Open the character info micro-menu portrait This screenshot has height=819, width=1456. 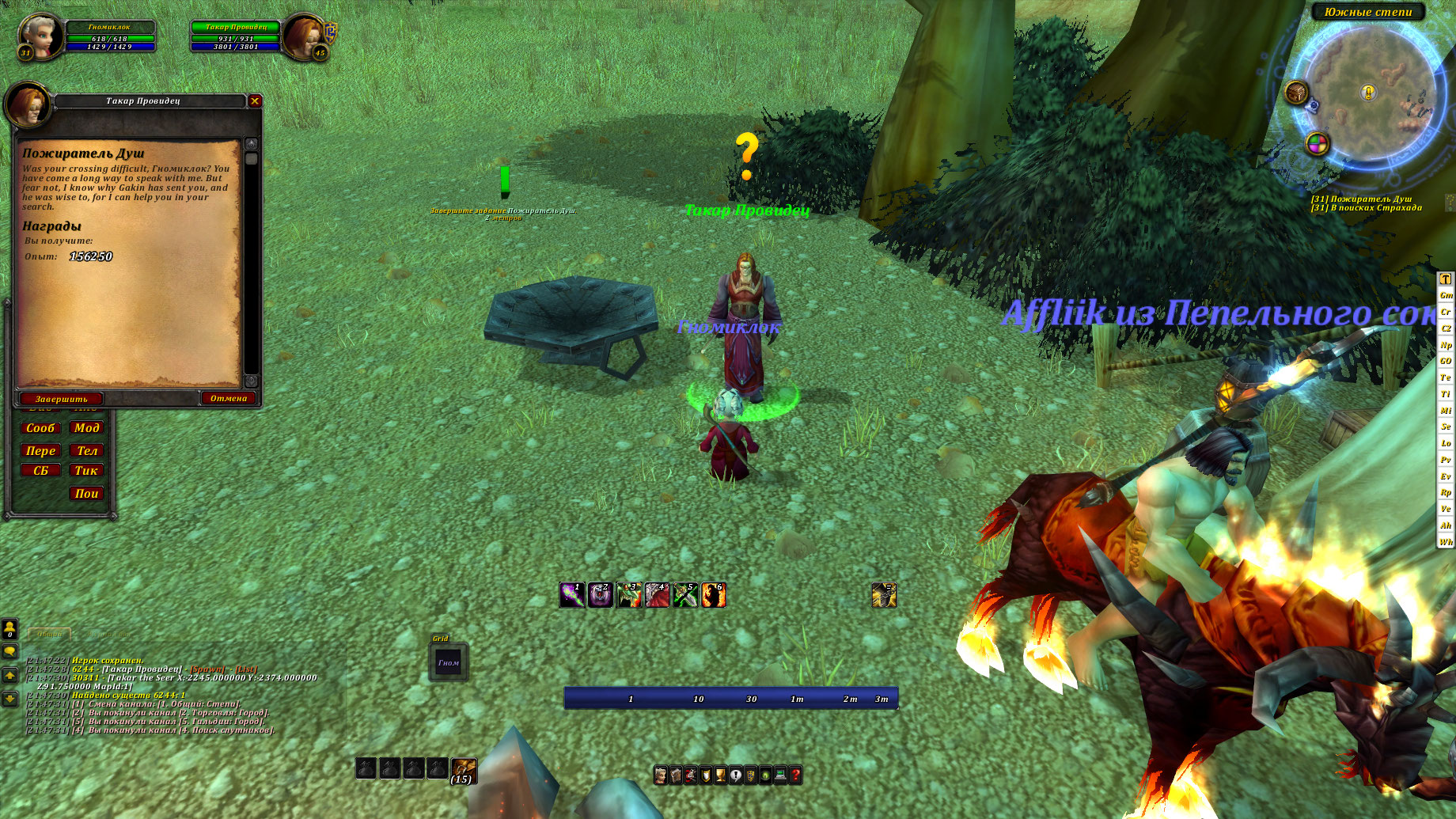pos(660,775)
